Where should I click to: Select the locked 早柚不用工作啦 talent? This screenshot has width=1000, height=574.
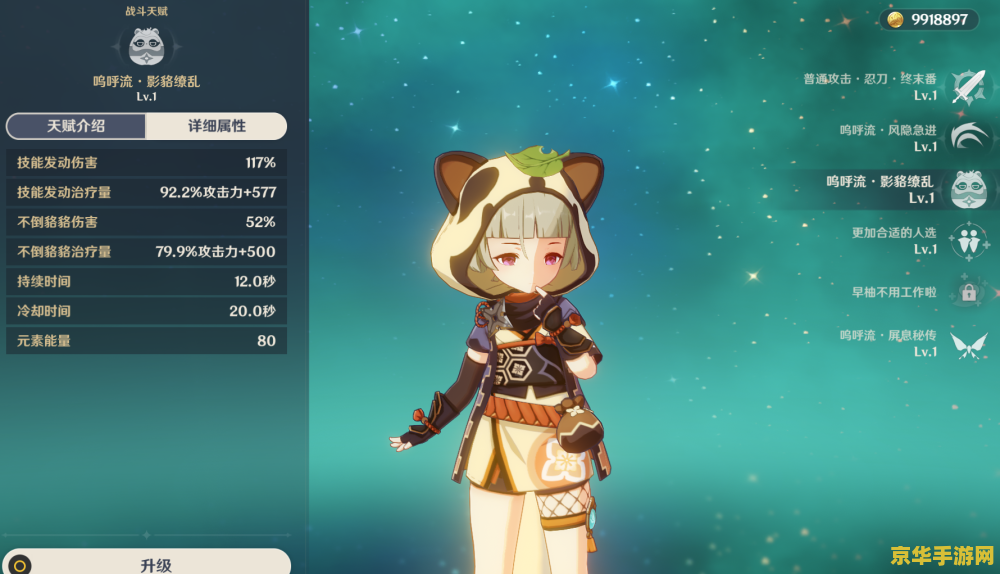coord(967,292)
